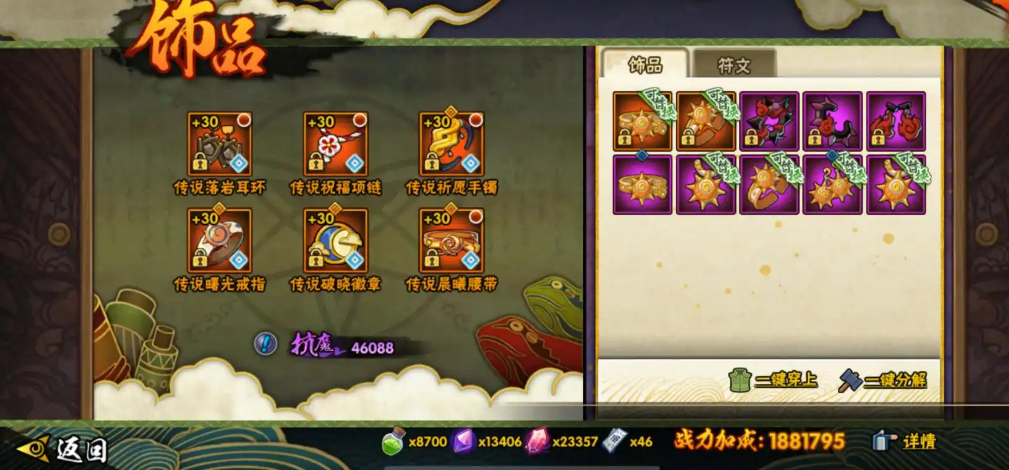Screen dimensions: 1009x470
Task: Select the equipped 传说落岩耳环 earring slot
Action: click(219, 143)
